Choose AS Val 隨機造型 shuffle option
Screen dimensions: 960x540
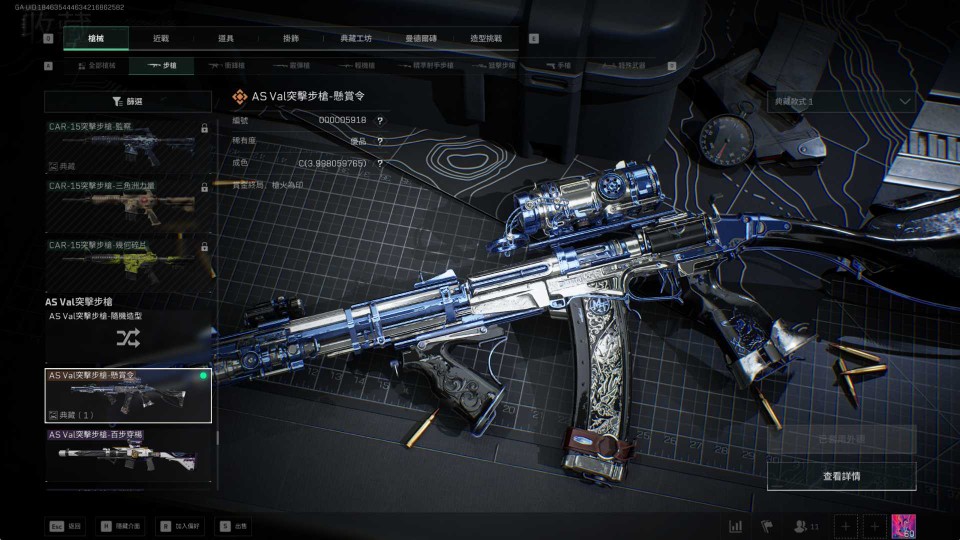click(128, 338)
